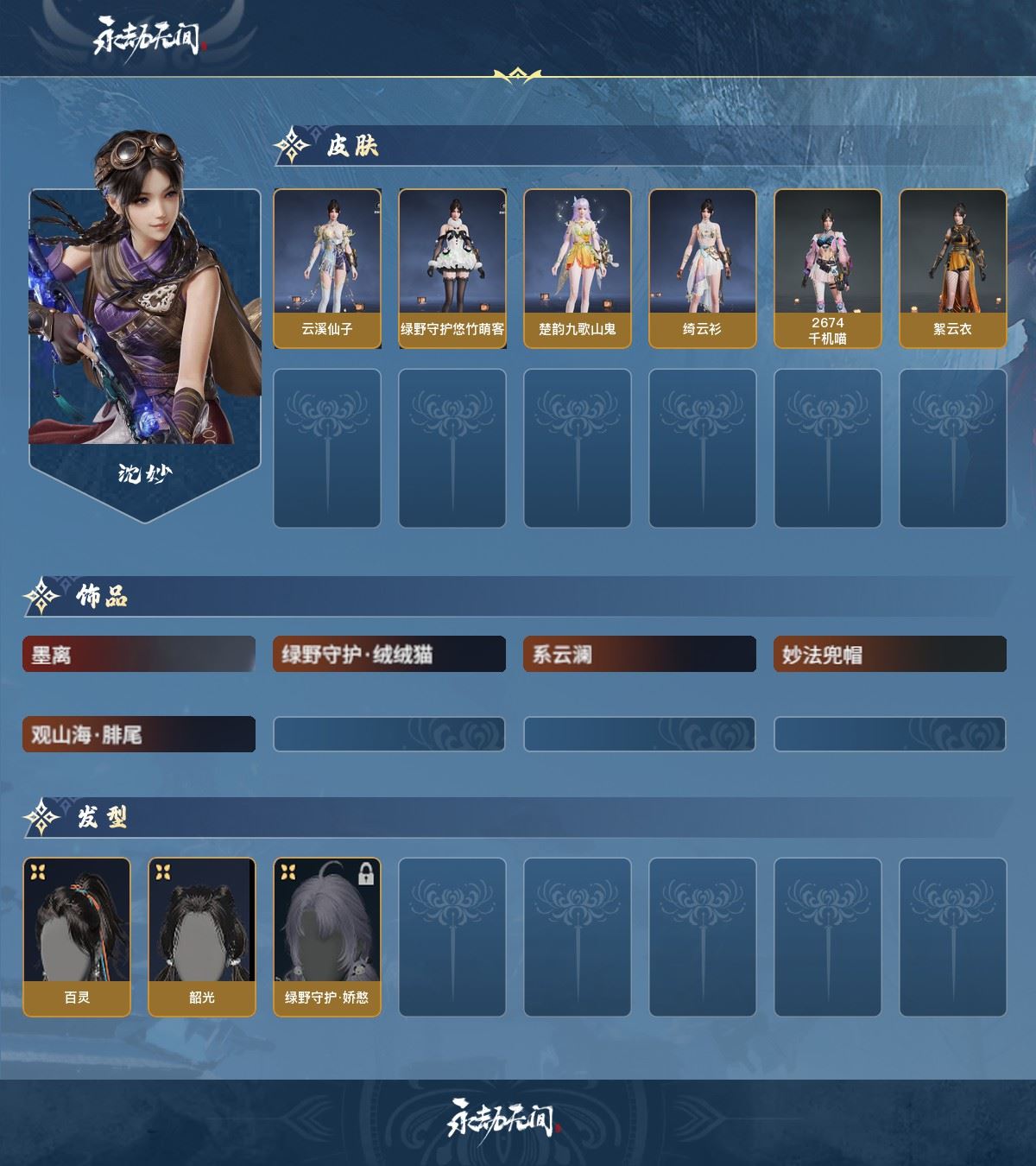Select the 妙法兜帽 accessory
This screenshot has height=1166, width=1036.
point(890,655)
